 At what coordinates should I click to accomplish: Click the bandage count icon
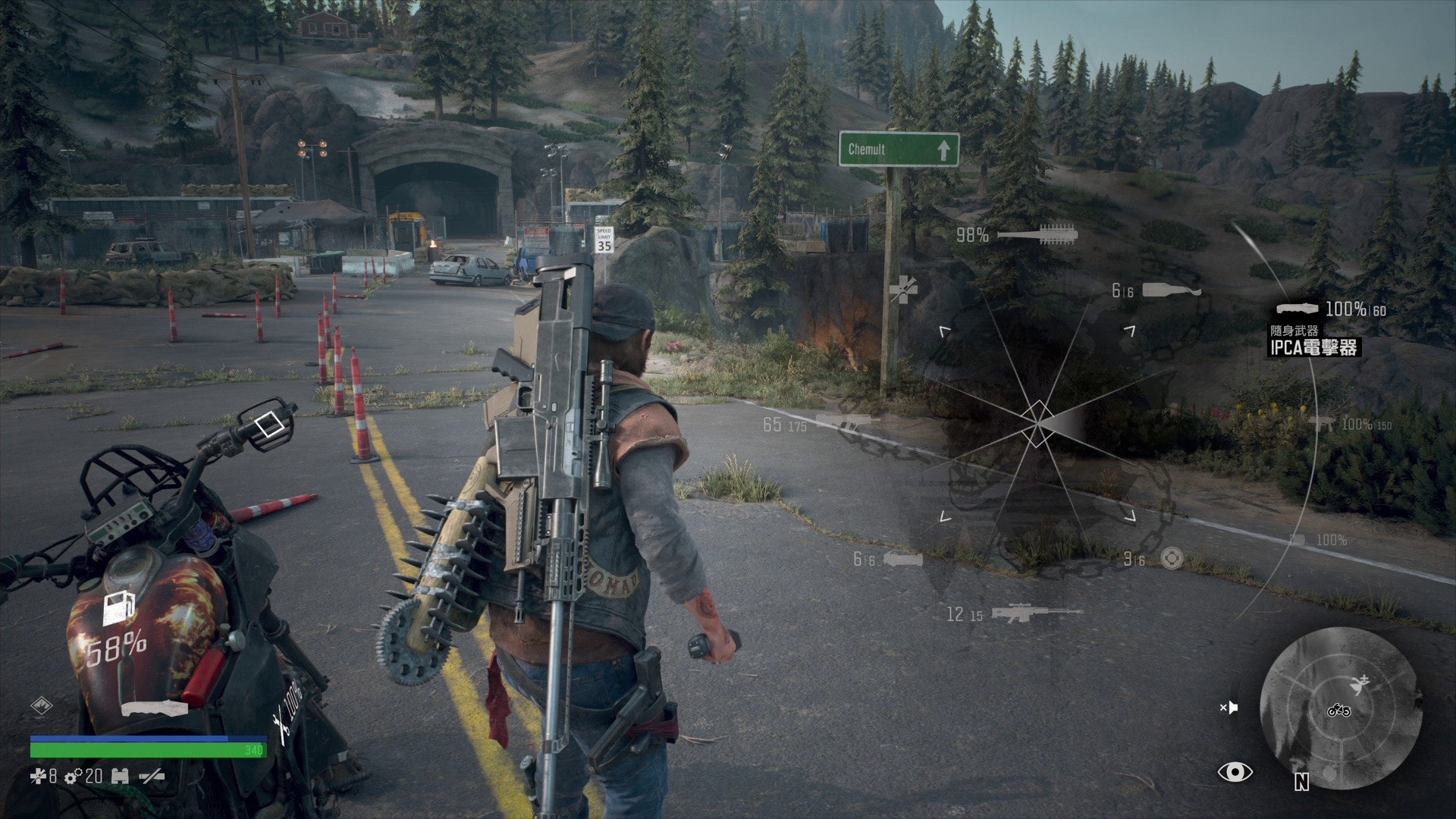click(x=37, y=776)
